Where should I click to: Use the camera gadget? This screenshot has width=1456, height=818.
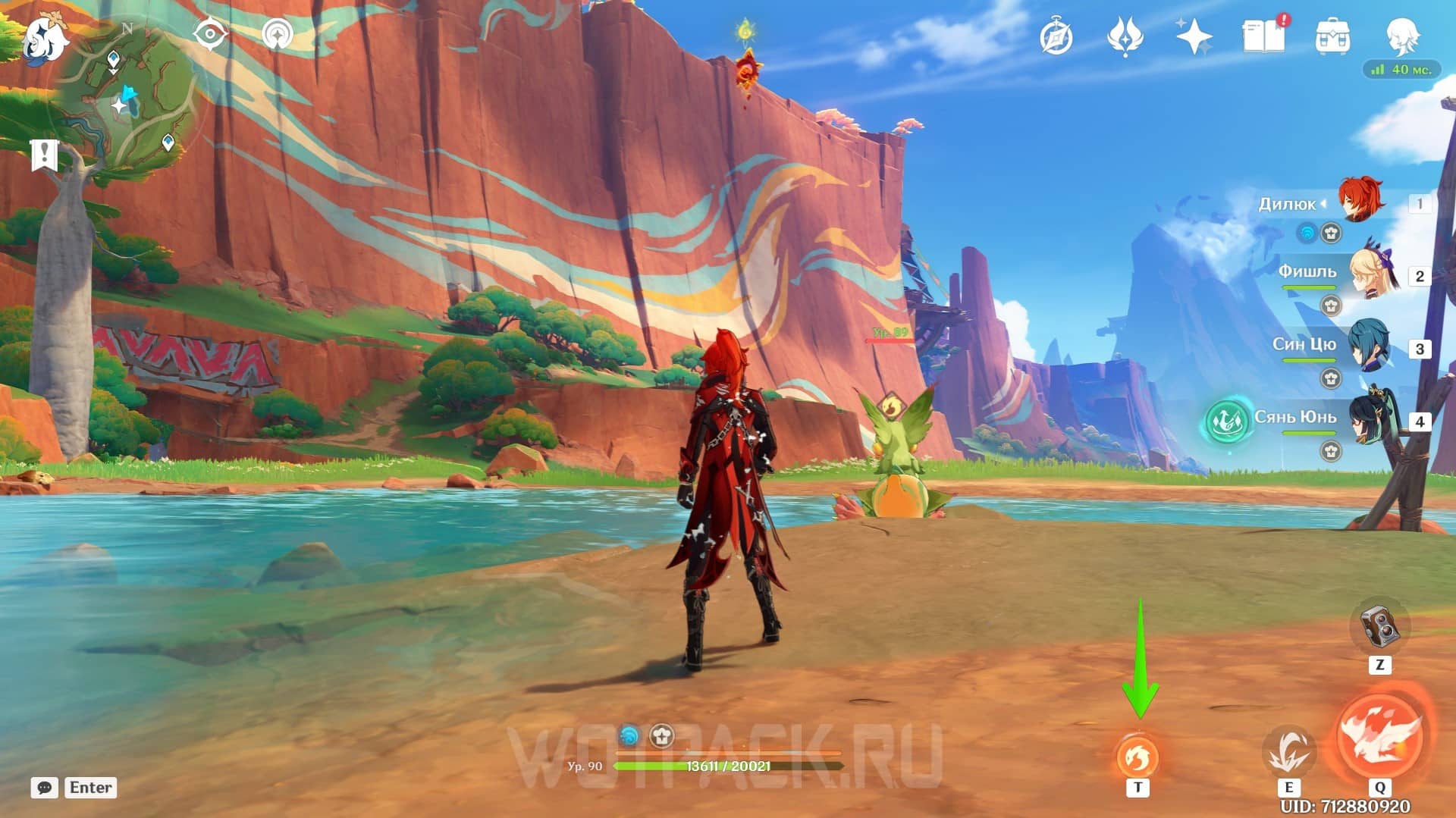1379,626
